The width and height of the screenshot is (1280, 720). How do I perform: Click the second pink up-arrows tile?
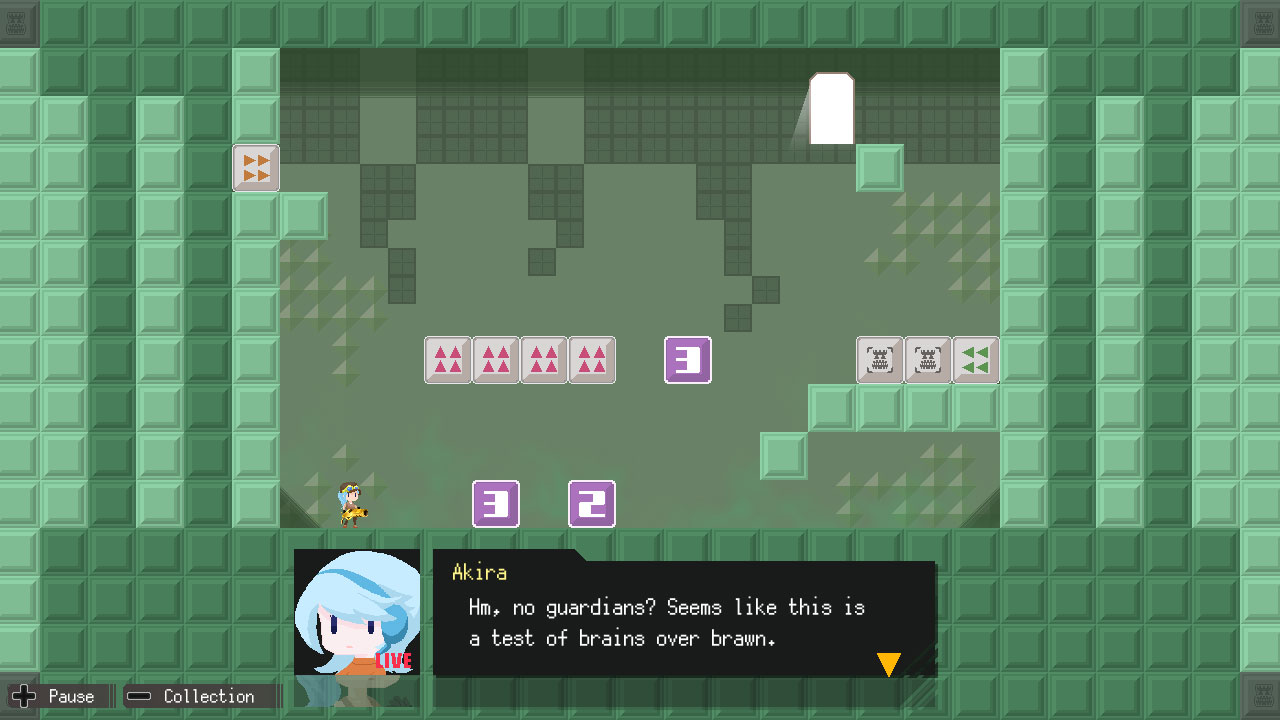pos(495,360)
